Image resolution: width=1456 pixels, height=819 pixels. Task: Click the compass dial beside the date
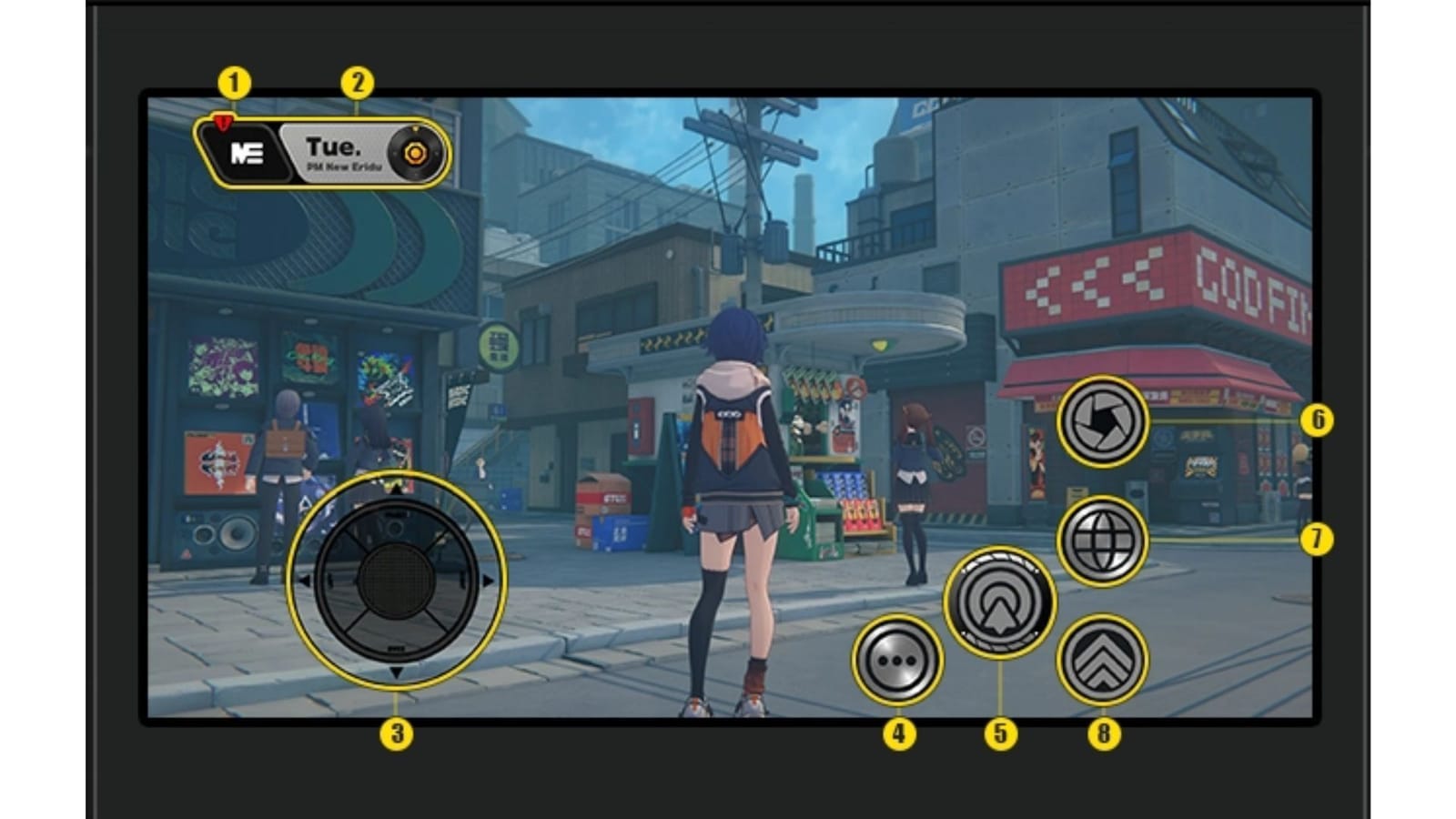(414, 153)
